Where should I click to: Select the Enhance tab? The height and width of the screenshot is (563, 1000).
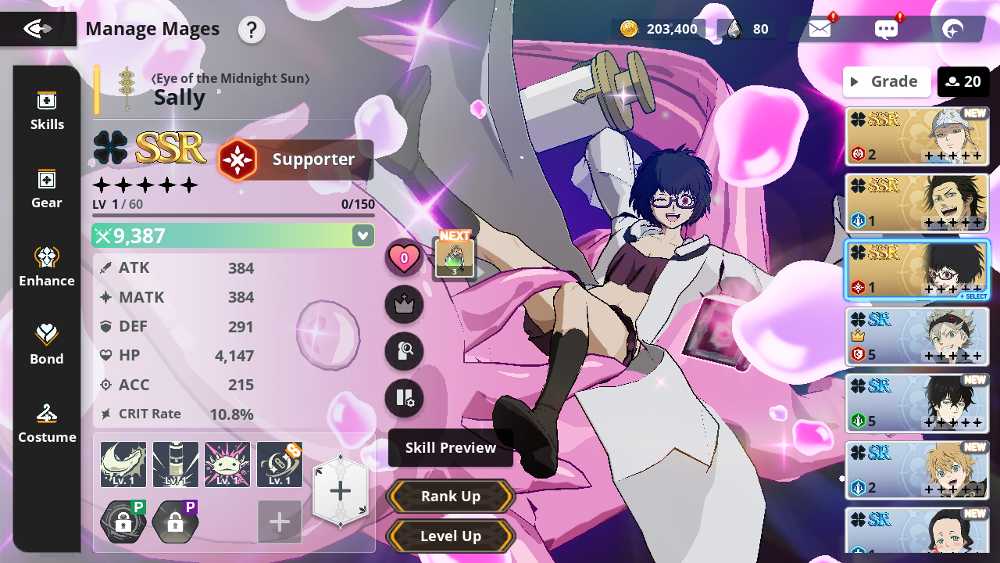(x=46, y=266)
